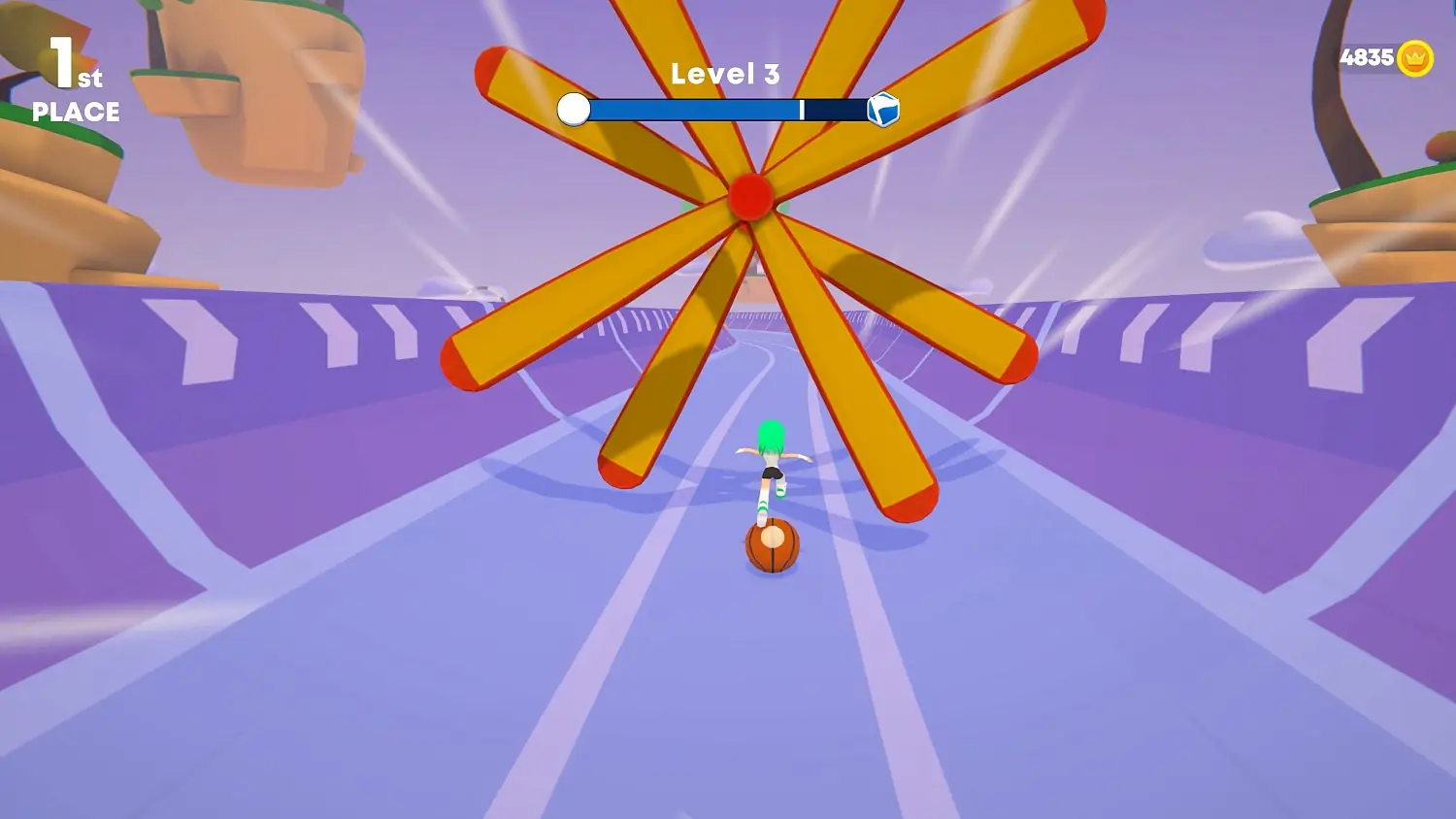Tap the PLACE label under the 1st rank
Image resolution: width=1456 pixels, height=819 pixels.
point(76,113)
